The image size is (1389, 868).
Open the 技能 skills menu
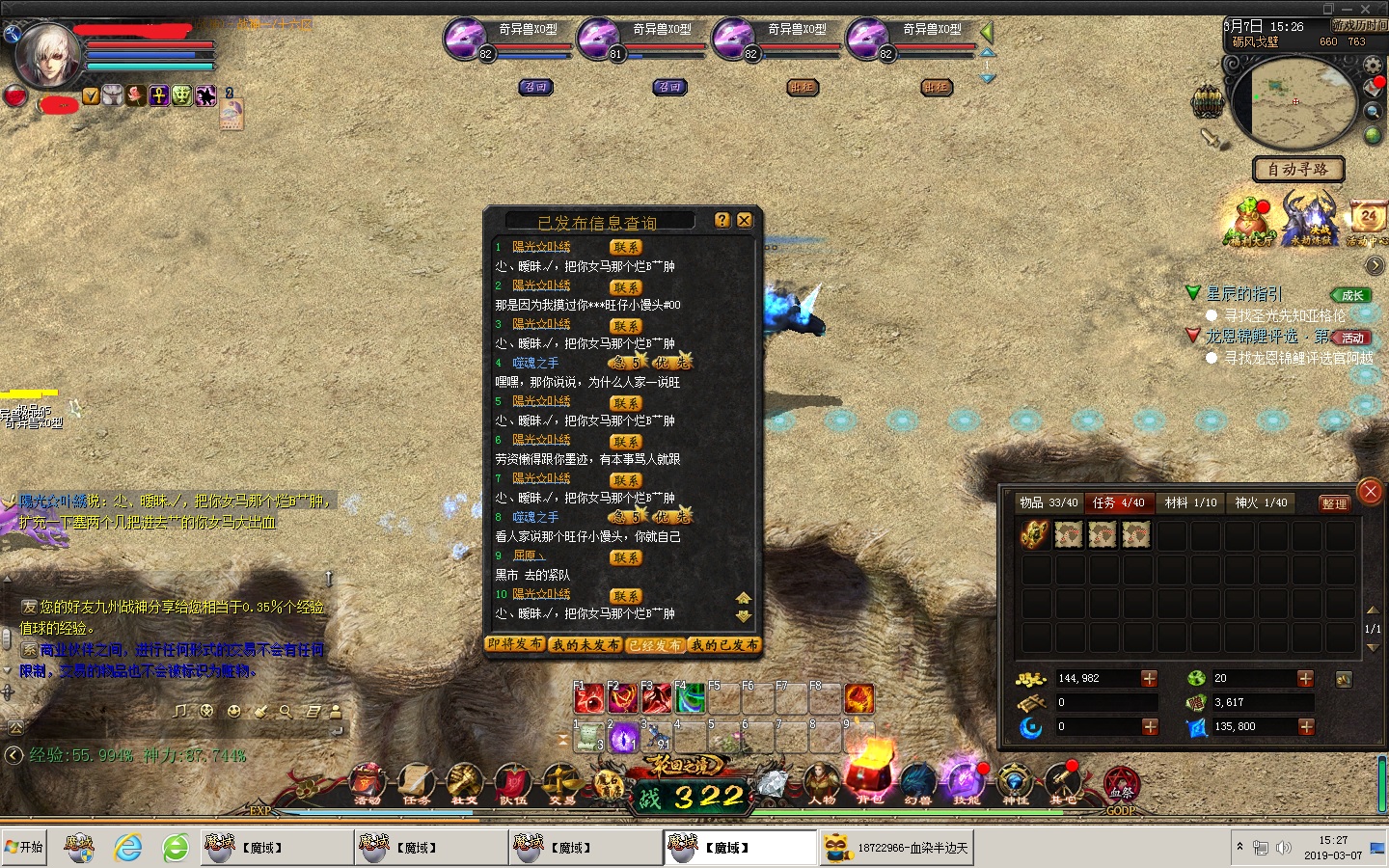[966, 783]
